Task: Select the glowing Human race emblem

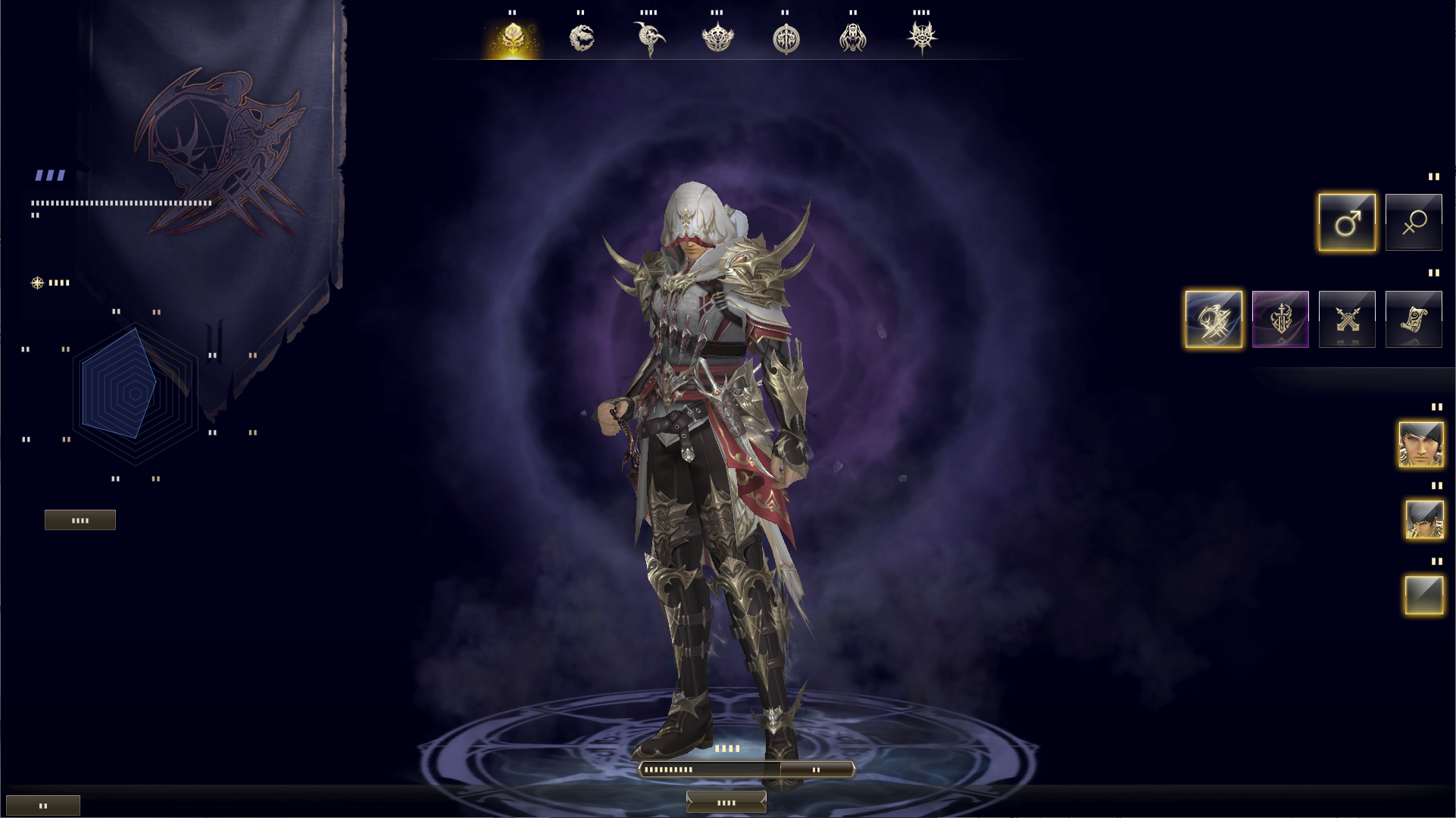Action: click(514, 36)
